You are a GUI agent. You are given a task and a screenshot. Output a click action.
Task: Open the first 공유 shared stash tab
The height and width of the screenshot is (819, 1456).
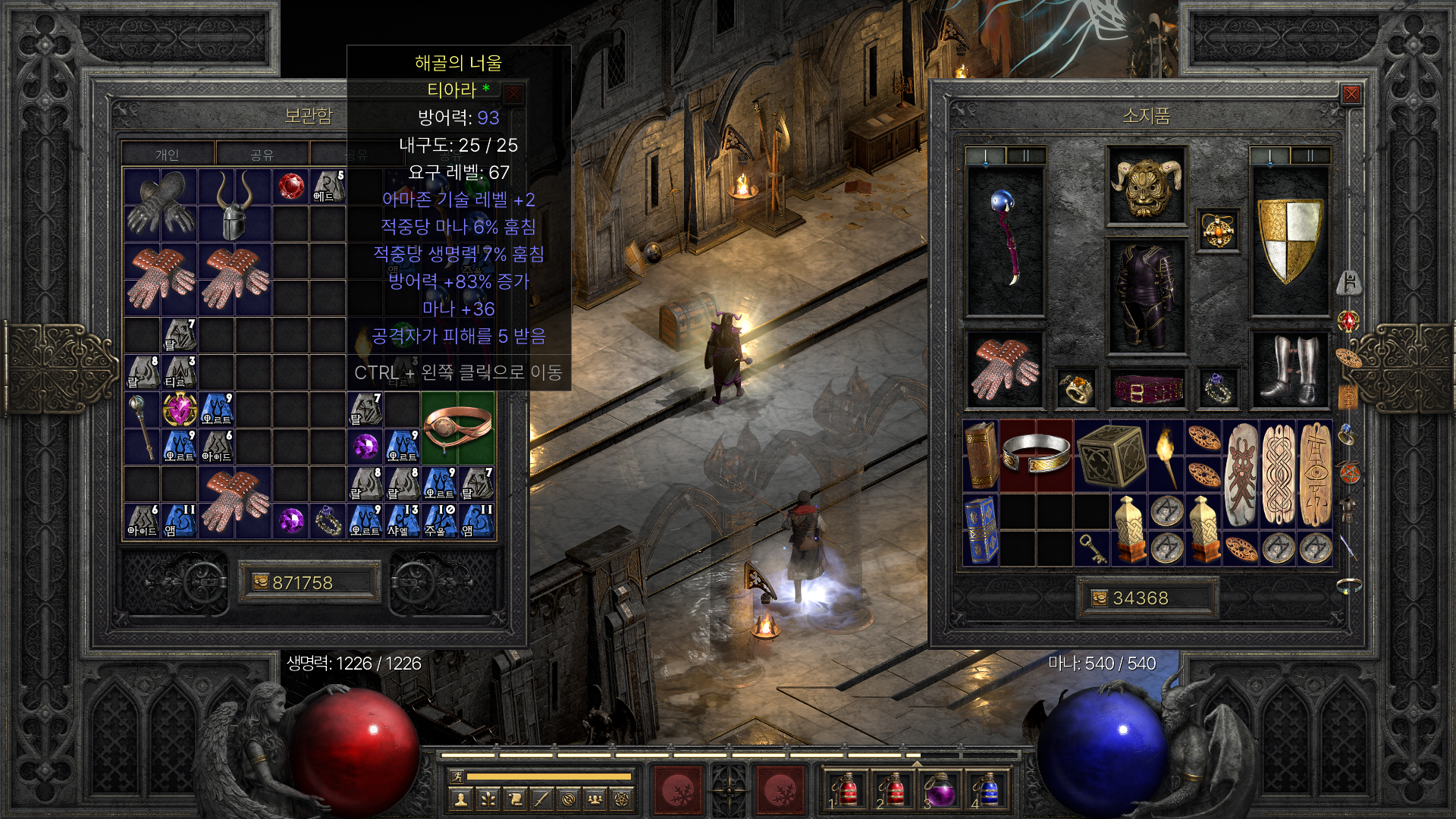(262, 155)
